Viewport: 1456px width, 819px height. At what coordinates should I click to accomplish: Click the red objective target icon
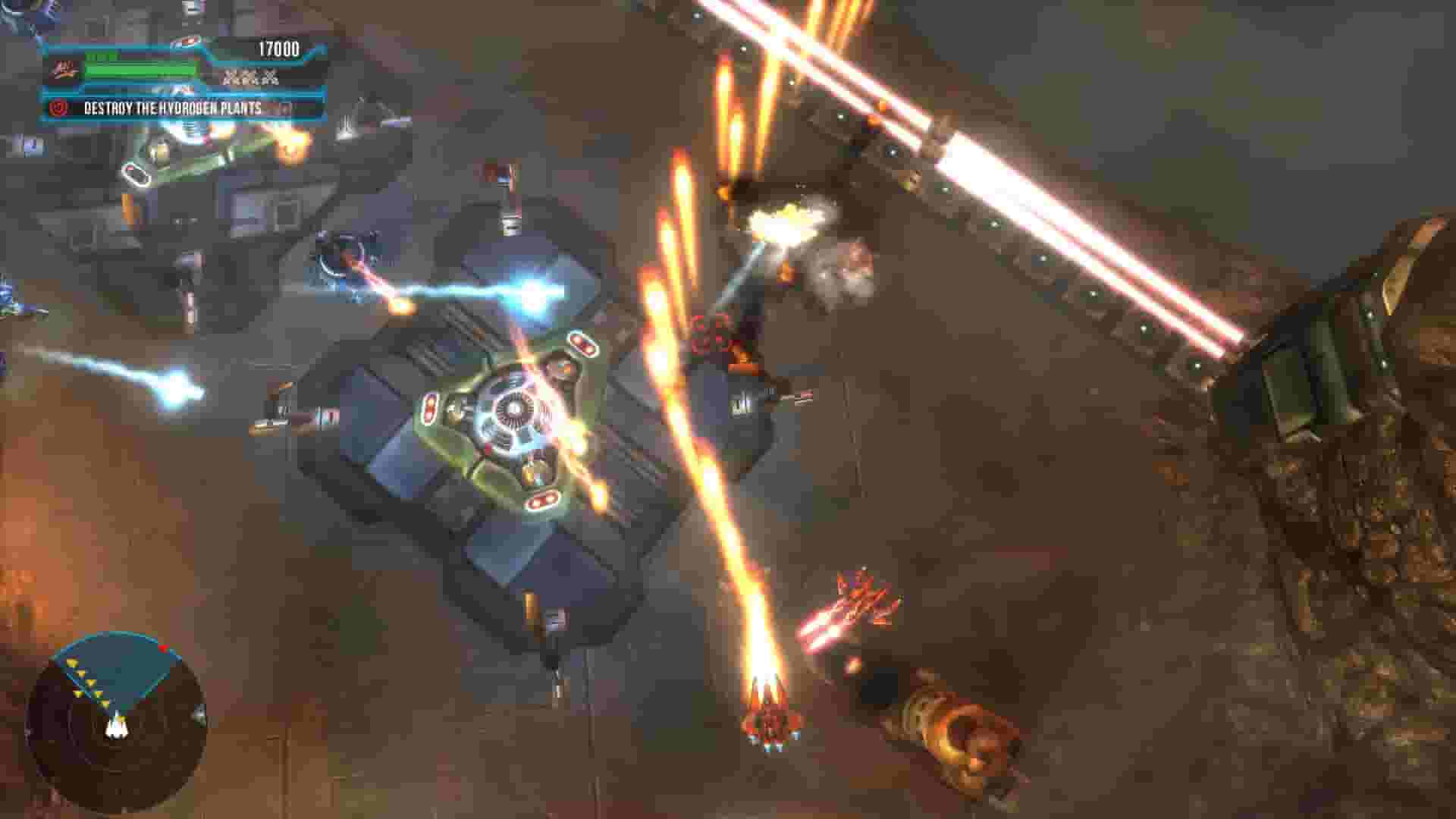(x=57, y=108)
